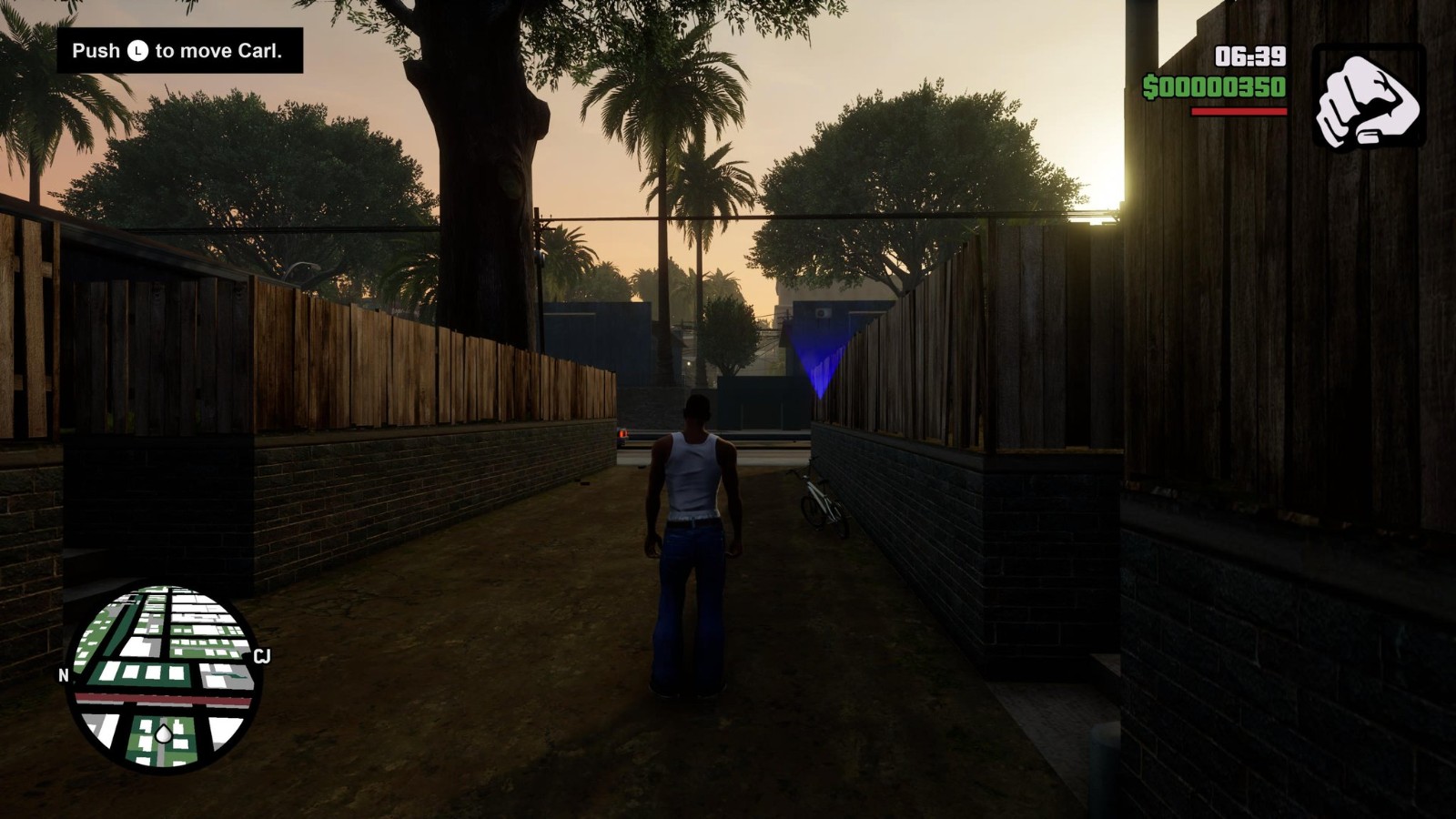Image resolution: width=1456 pixels, height=819 pixels.
Task: Click the 06:39 game clock display
Action: pos(1249,58)
